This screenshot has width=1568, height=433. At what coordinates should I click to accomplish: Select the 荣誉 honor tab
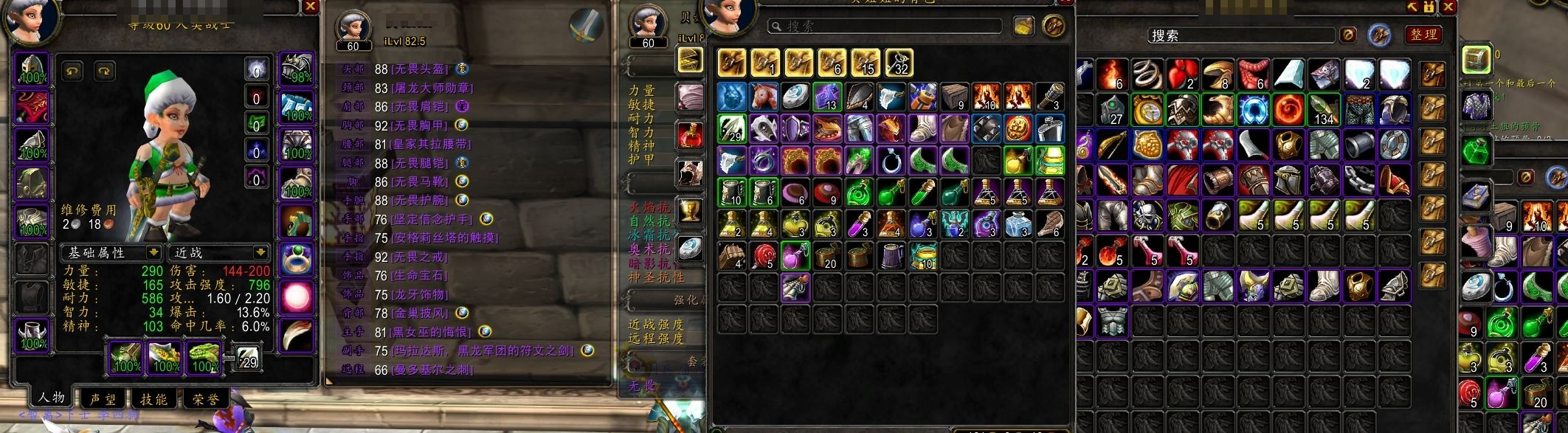point(206,399)
